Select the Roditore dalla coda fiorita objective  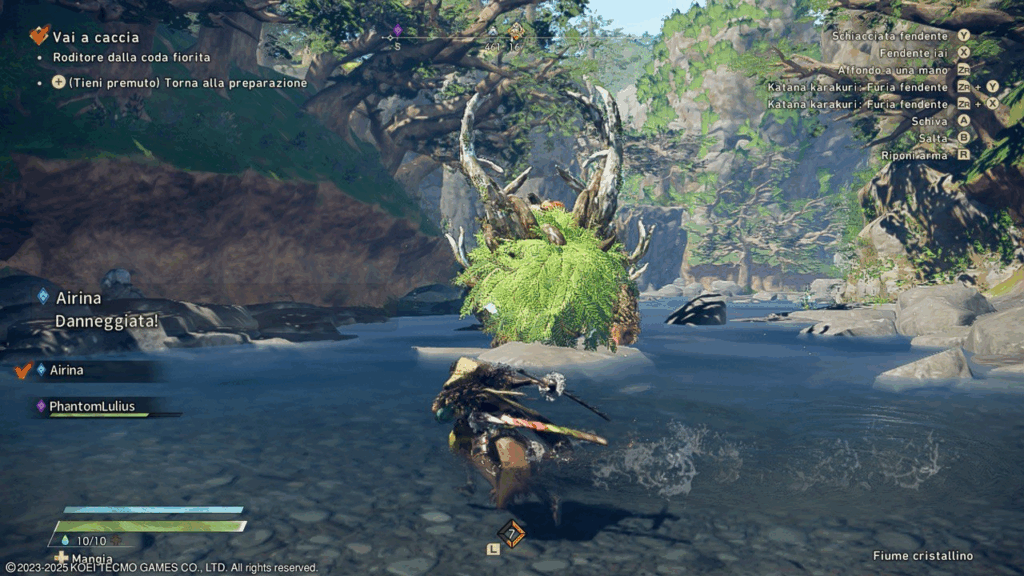tap(131, 58)
